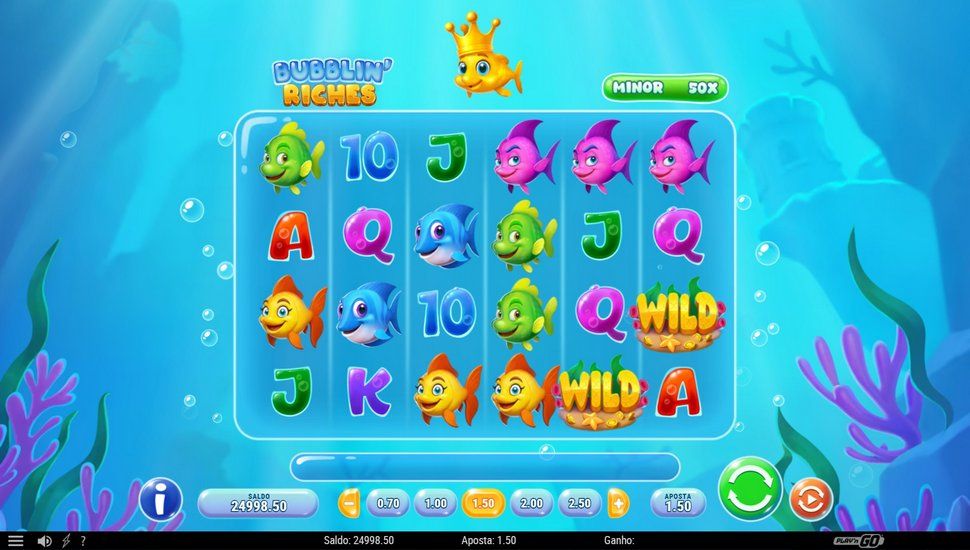The image size is (970, 550).
Task: Open the blue info paytable button
Action: click(160, 499)
